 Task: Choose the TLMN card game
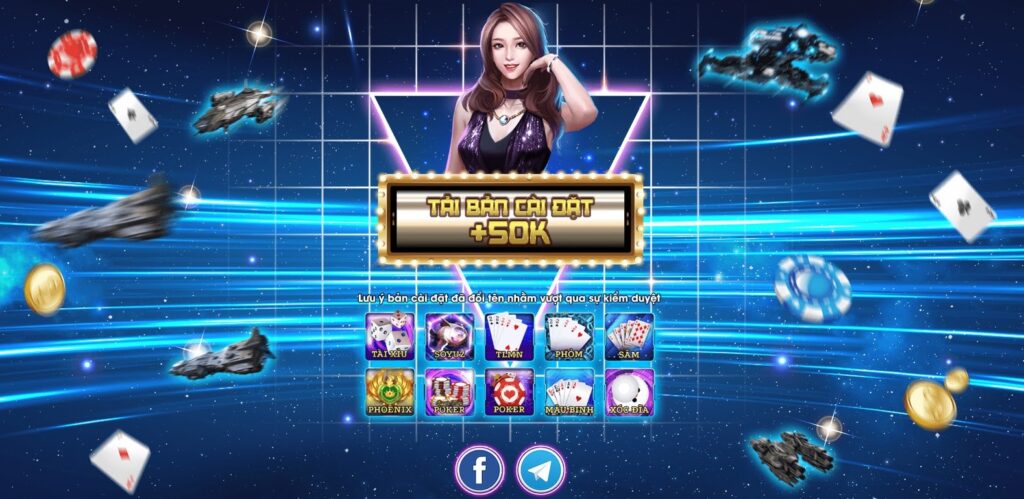click(510, 336)
